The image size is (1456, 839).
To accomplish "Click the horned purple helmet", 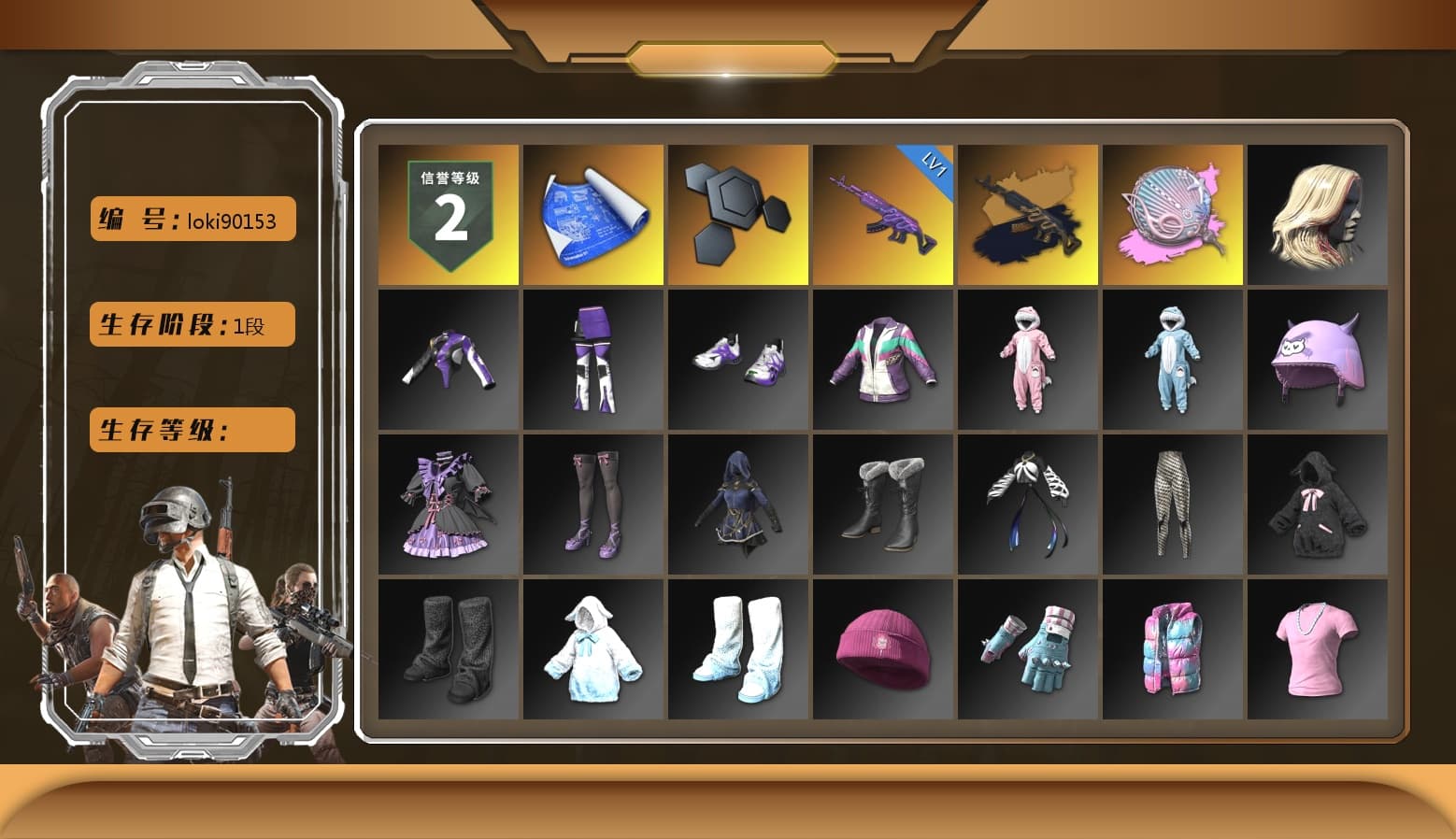I will (x=1318, y=360).
